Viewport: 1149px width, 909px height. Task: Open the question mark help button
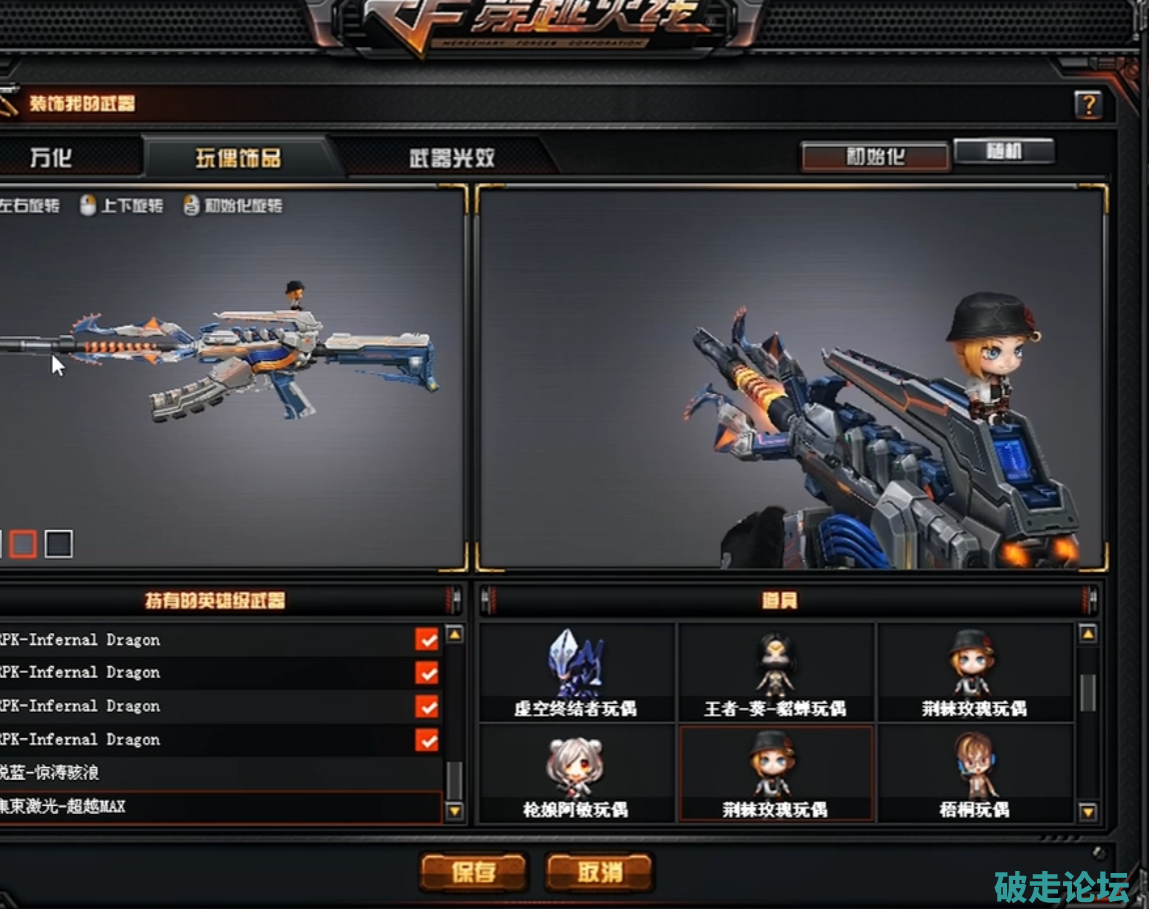pyautogui.click(x=1088, y=104)
